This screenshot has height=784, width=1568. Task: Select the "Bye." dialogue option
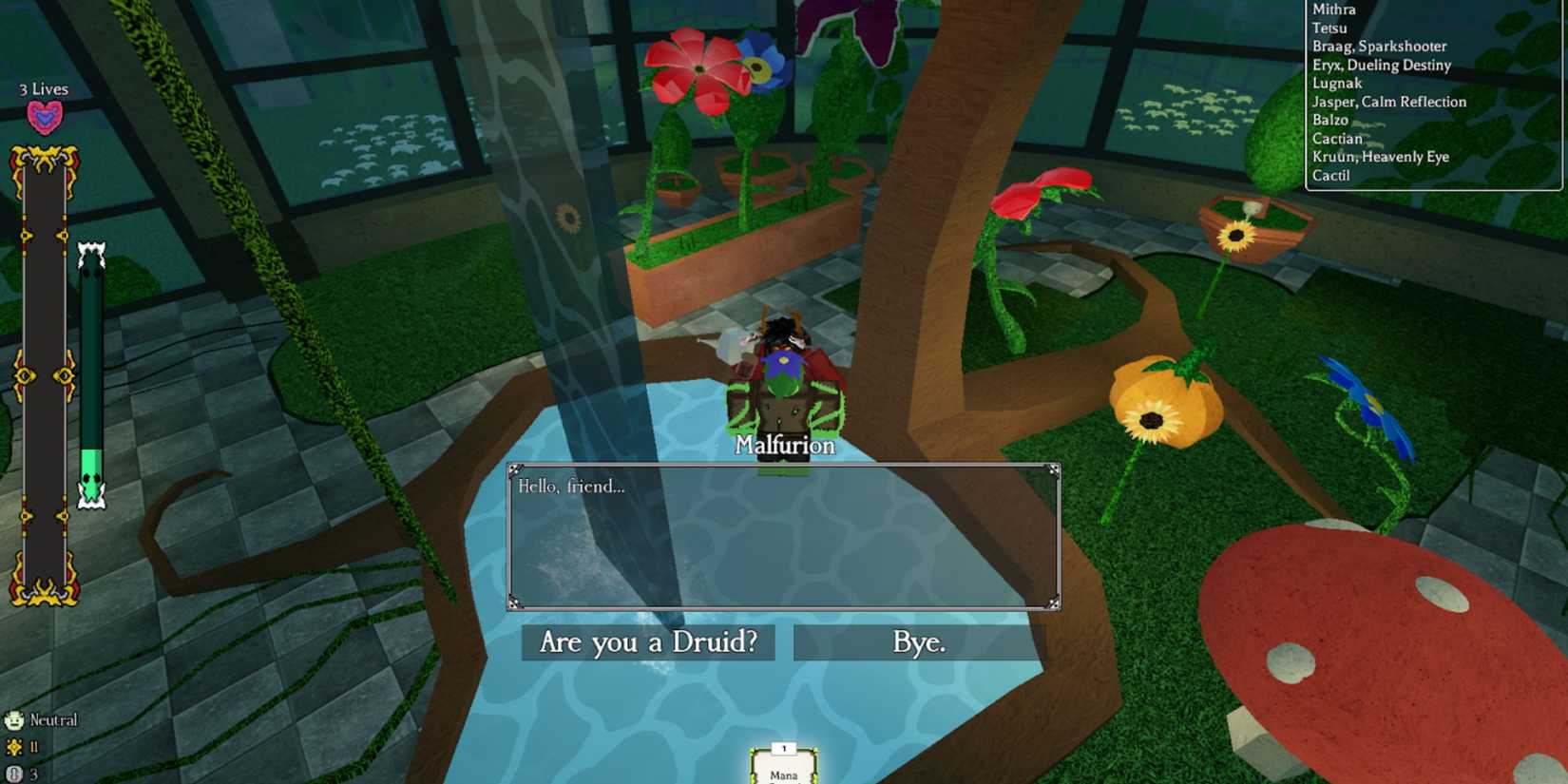(918, 643)
